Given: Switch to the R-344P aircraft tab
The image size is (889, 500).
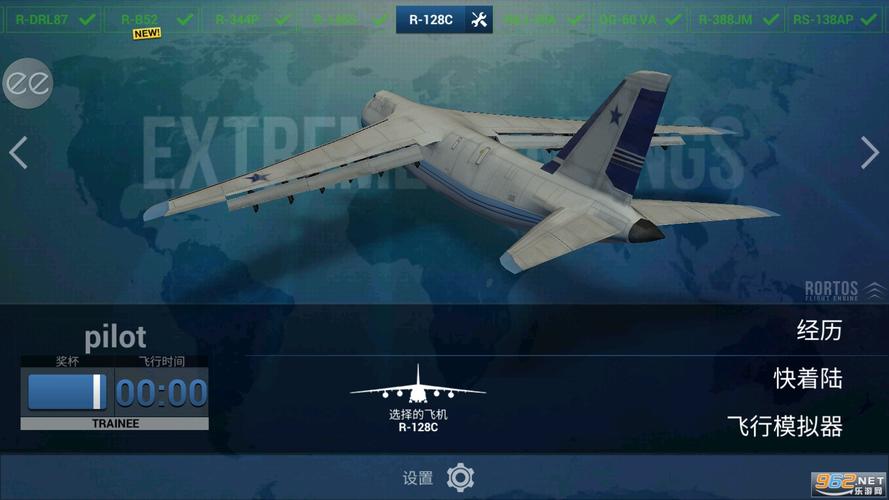Looking at the screenshot, I should coord(248,19).
